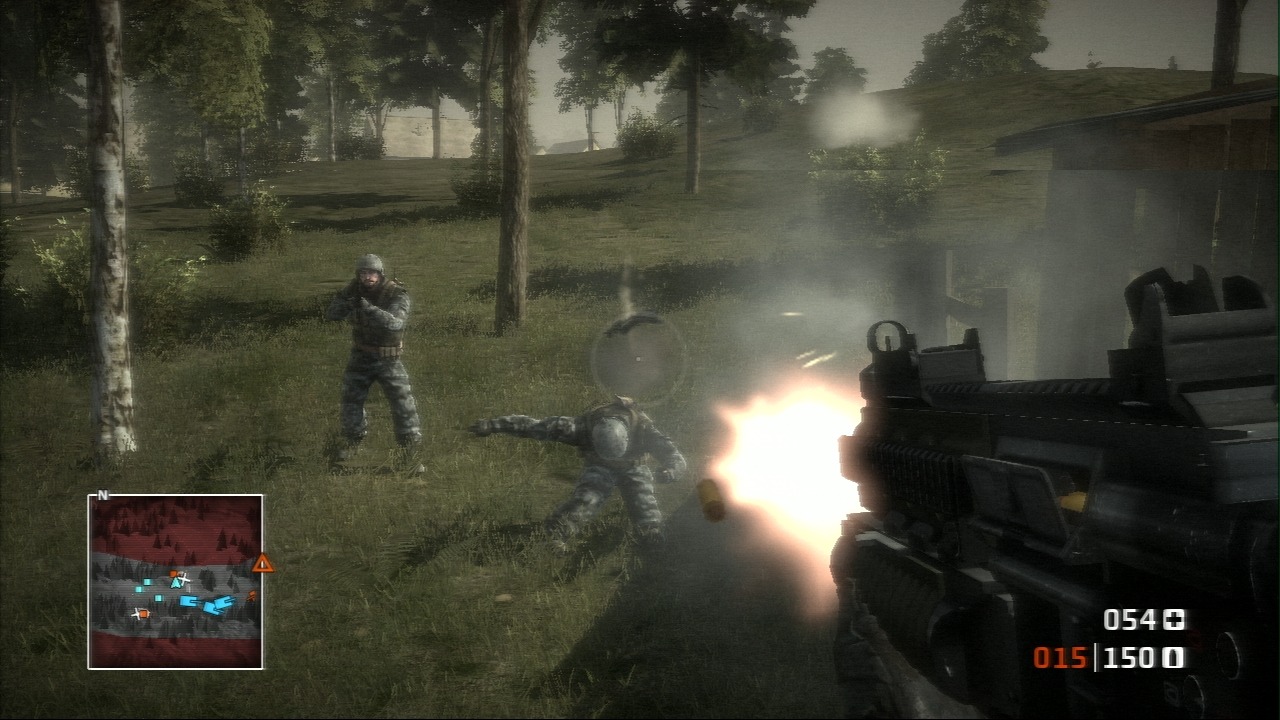Open the minimap in the corner
Image resolution: width=1280 pixels, height=720 pixels.
175,581
